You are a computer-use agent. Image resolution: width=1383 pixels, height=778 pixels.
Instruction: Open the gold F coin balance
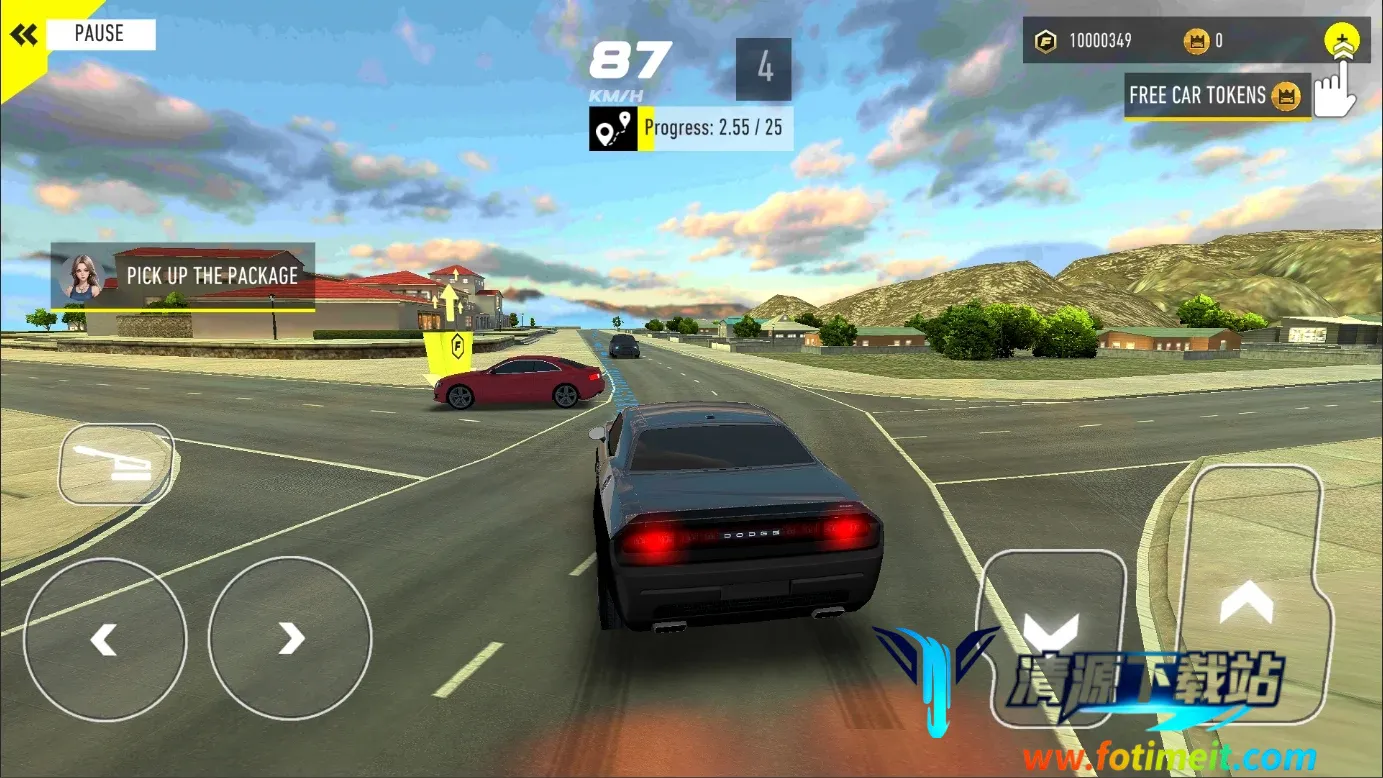[1088, 41]
